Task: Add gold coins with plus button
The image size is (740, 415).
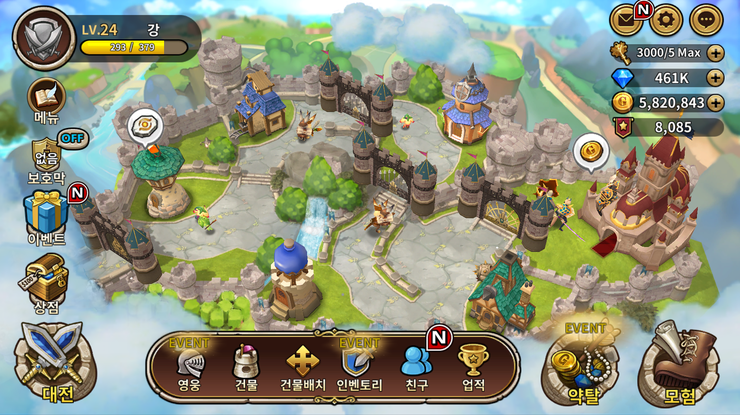Action: point(715,102)
